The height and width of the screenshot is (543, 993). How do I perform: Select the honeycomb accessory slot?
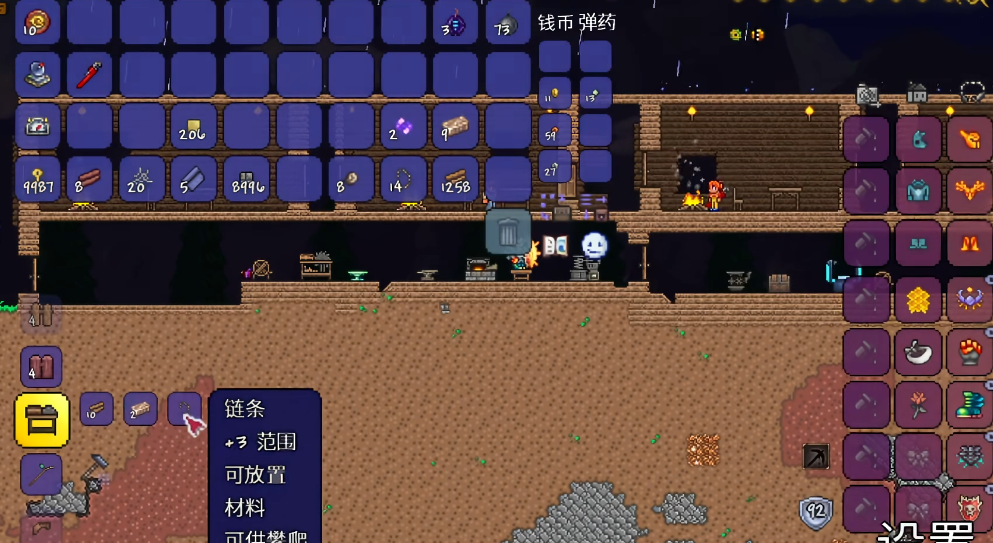point(918,297)
